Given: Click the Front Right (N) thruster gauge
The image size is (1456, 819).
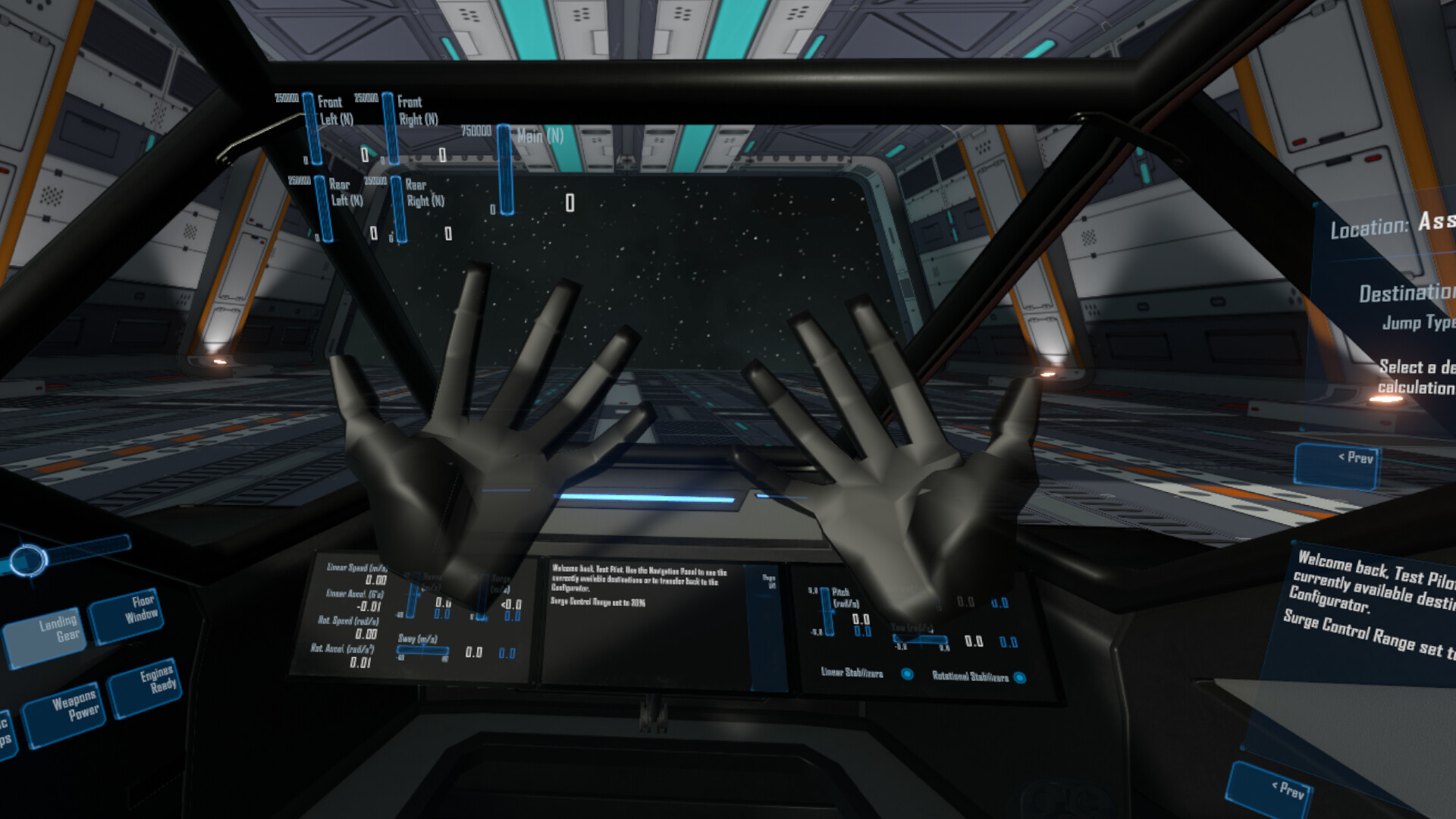Looking at the screenshot, I should pos(391,129).
